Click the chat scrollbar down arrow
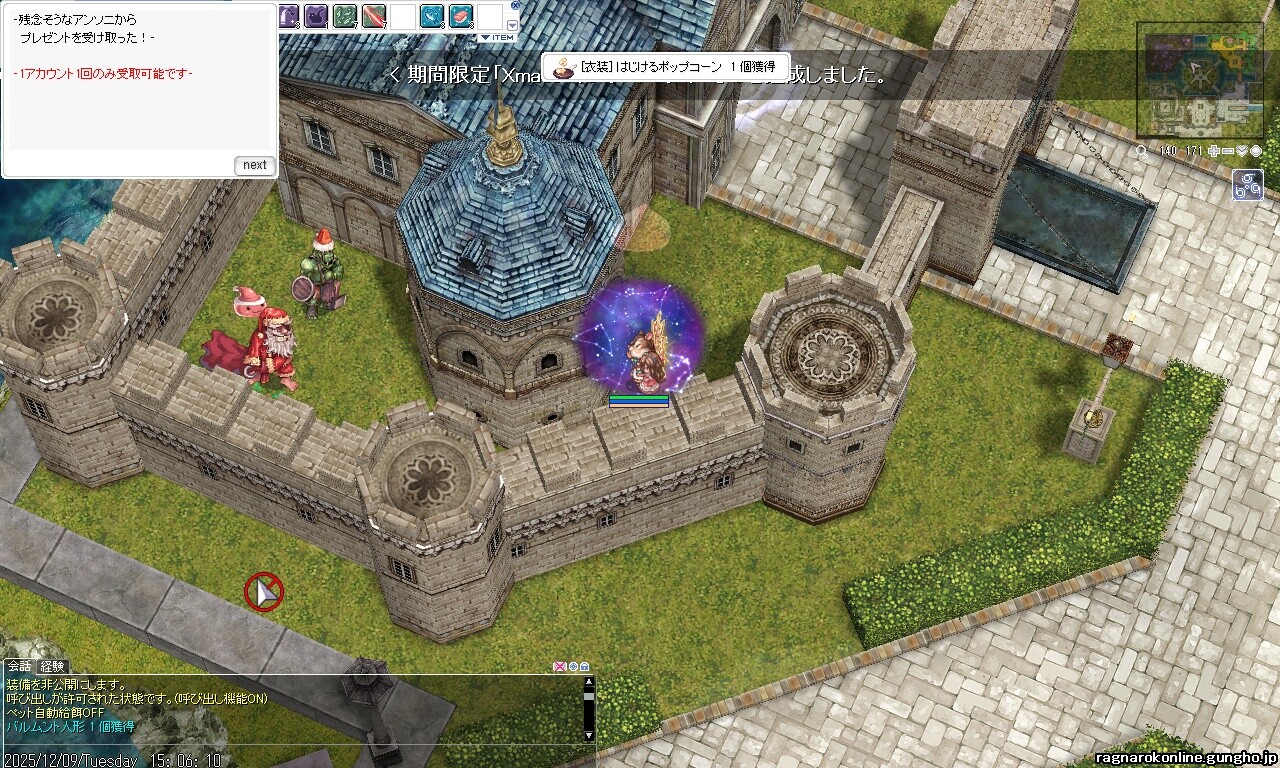 589,737
